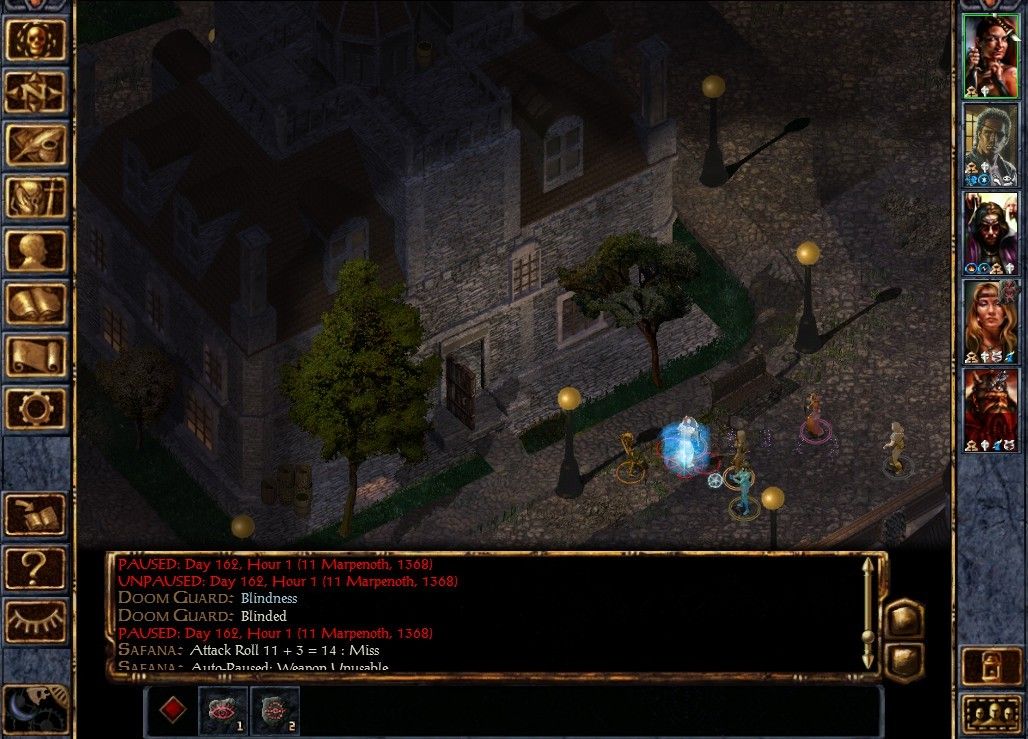The height and width of the screenshot is (739, 1028).
Task: Open the journal via the quill button
Action: (x=36, y=145)
